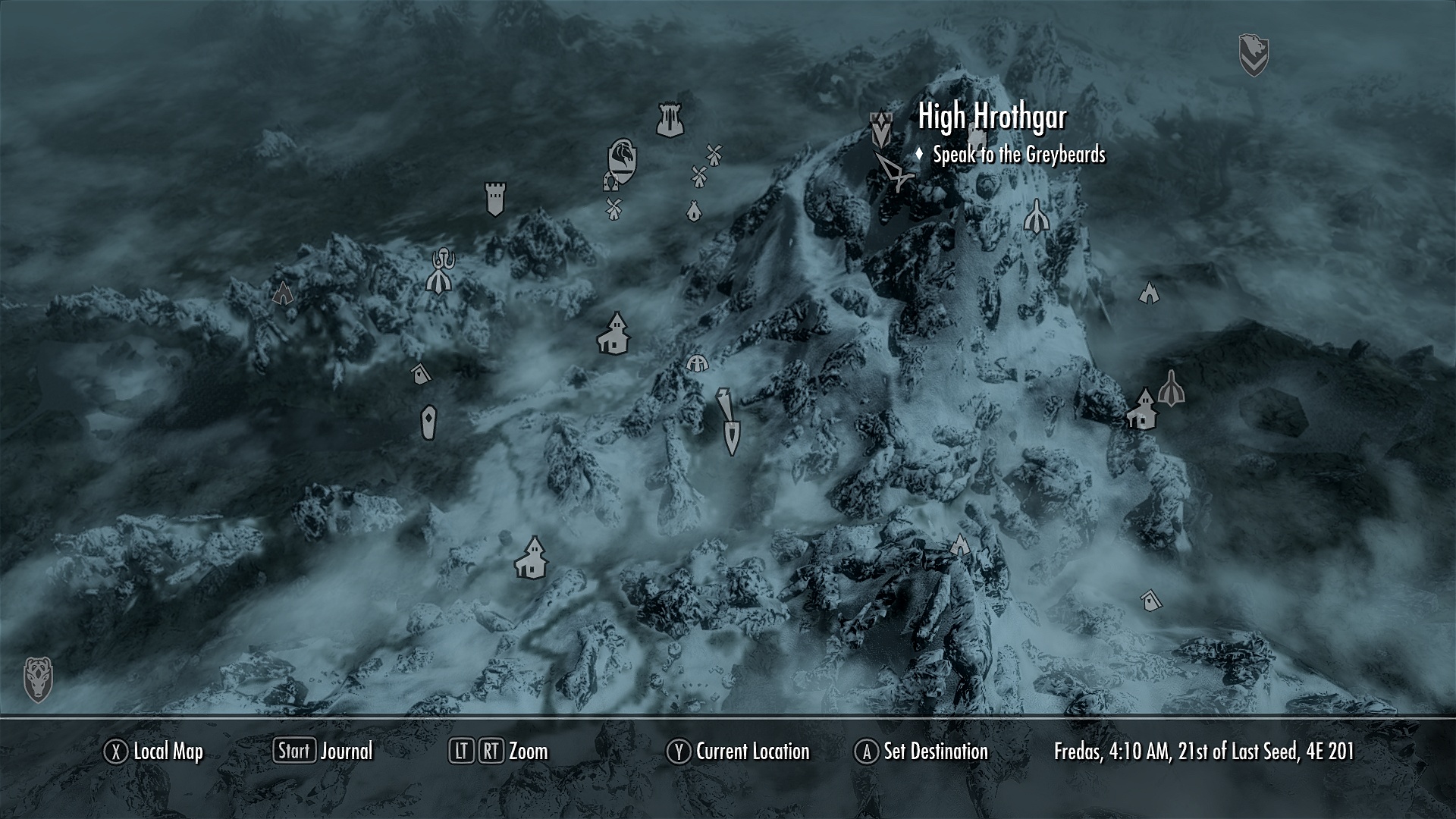Screen dimensions: 1456x819
Task: Select the horseshoe stables marker
Action: pos(610,182)
